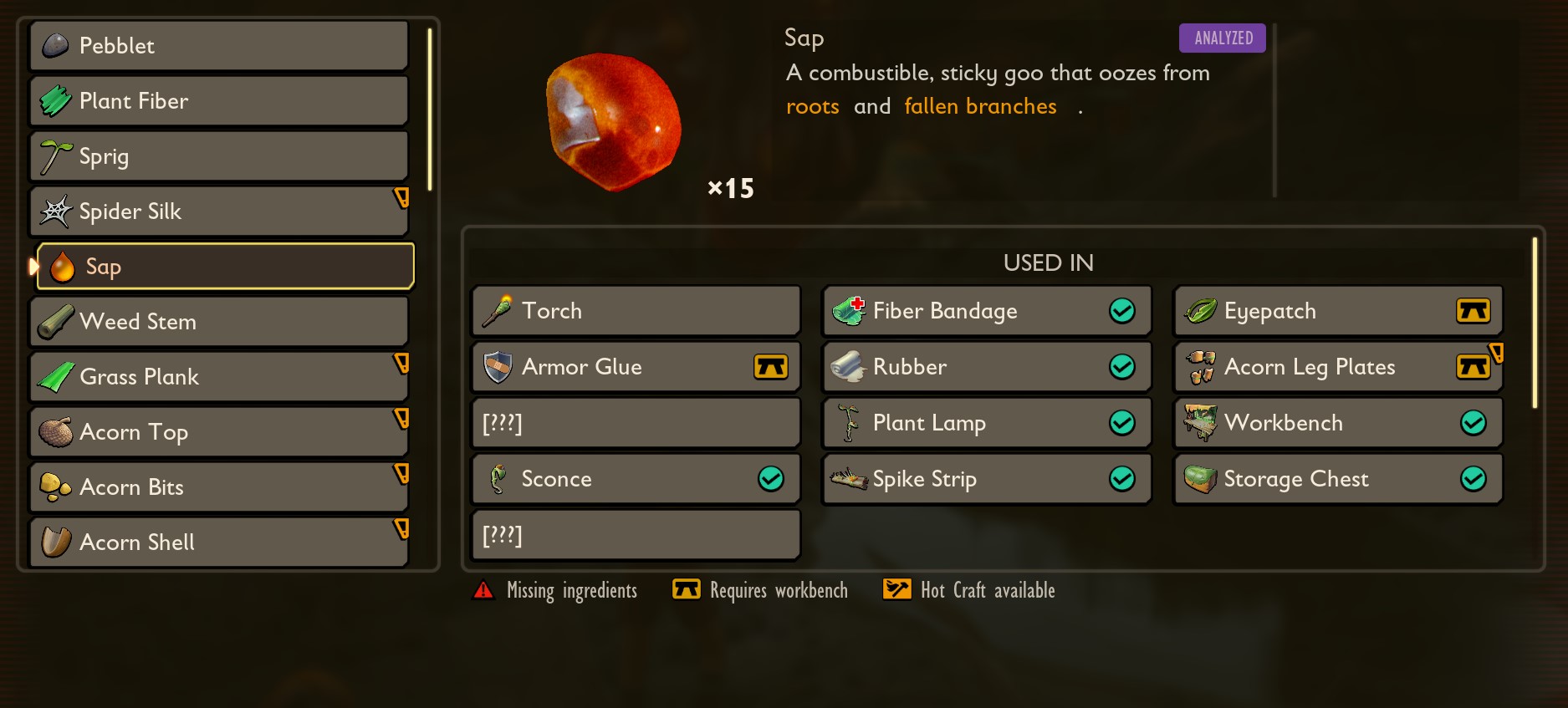Image resolution: width=1568 pixels, height=708 pixels.
Task: Select Pebblet in the resource list
Action: [x=219, y=46]
